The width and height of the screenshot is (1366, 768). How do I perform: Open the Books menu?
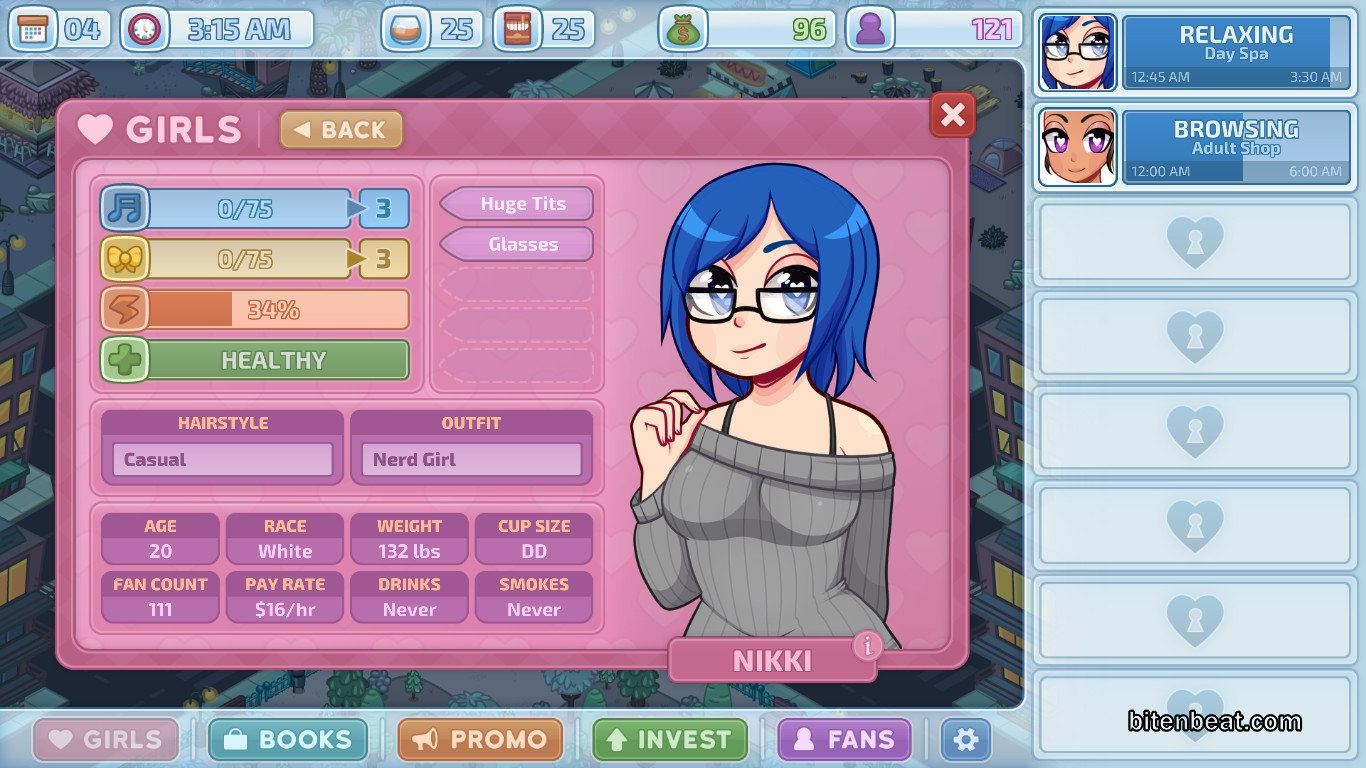[x=288, y=740]
